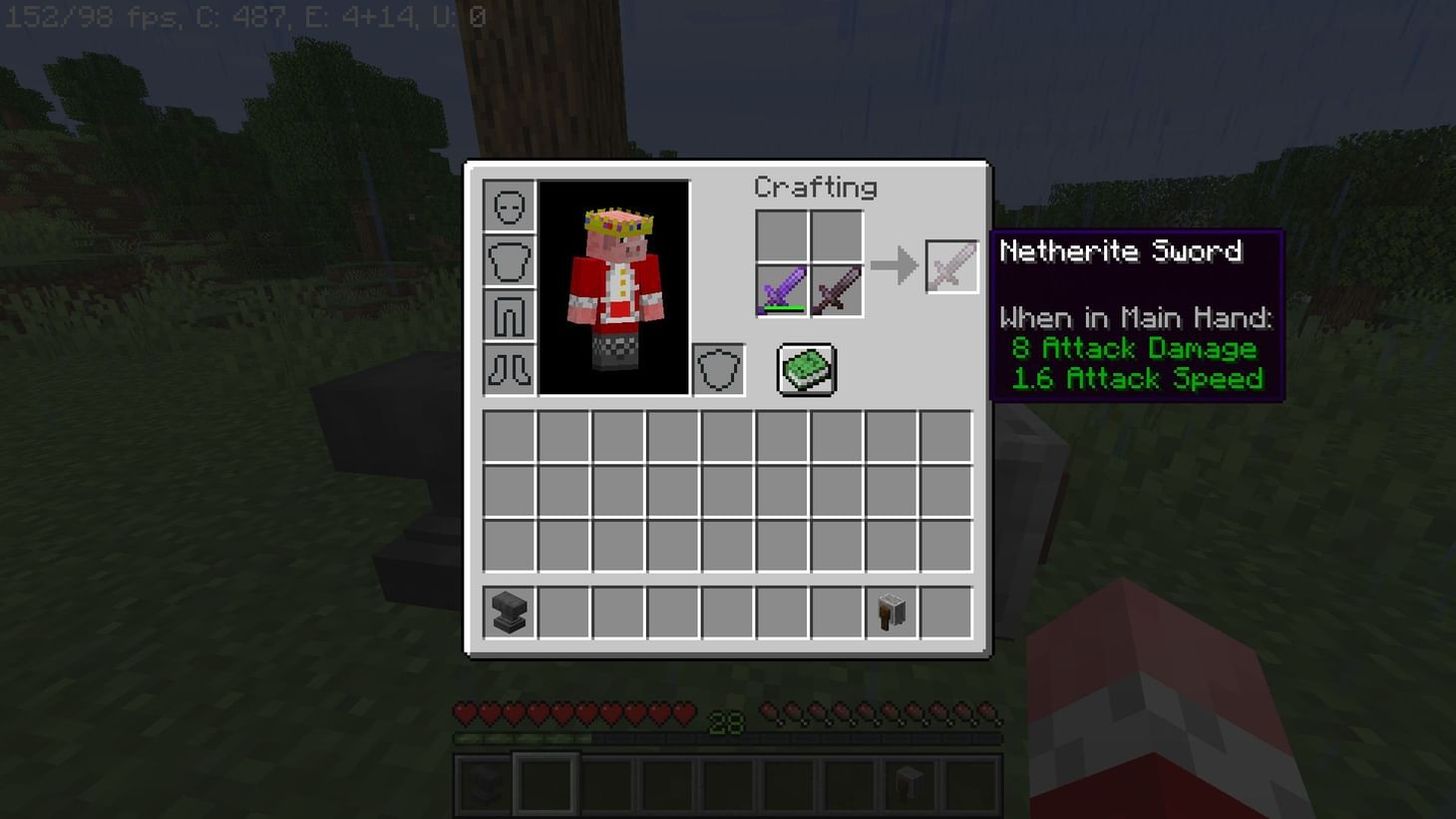Click the Crafting label heading
The width and height of the screenshot is (1456, 819).
pos(816,188)
